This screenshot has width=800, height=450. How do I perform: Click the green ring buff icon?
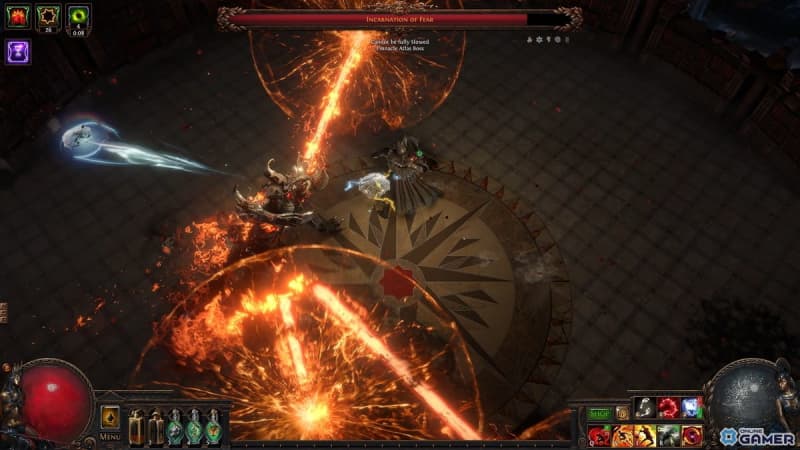[x=78, y=16]
